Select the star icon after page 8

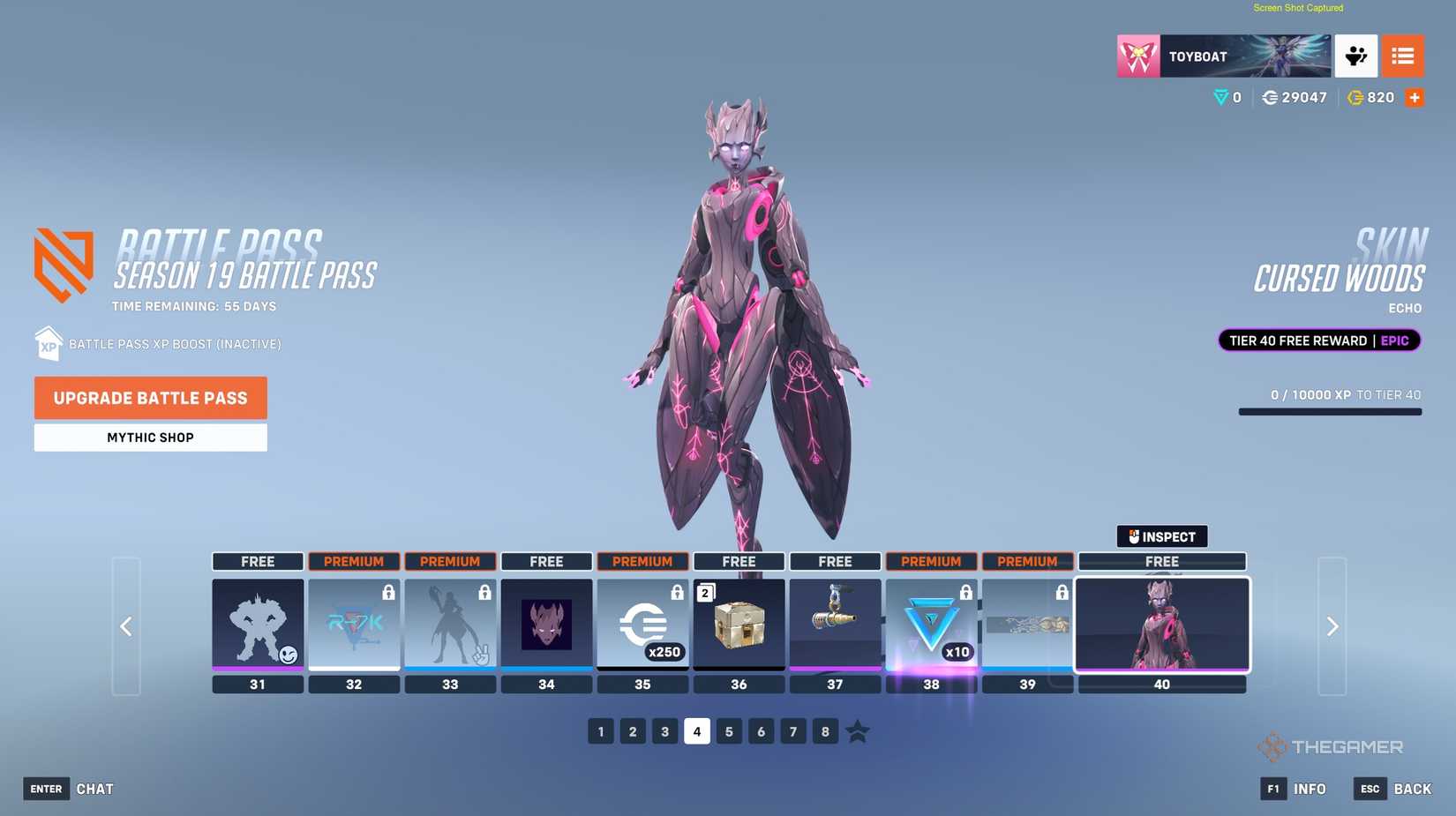[x=857, y=730]
